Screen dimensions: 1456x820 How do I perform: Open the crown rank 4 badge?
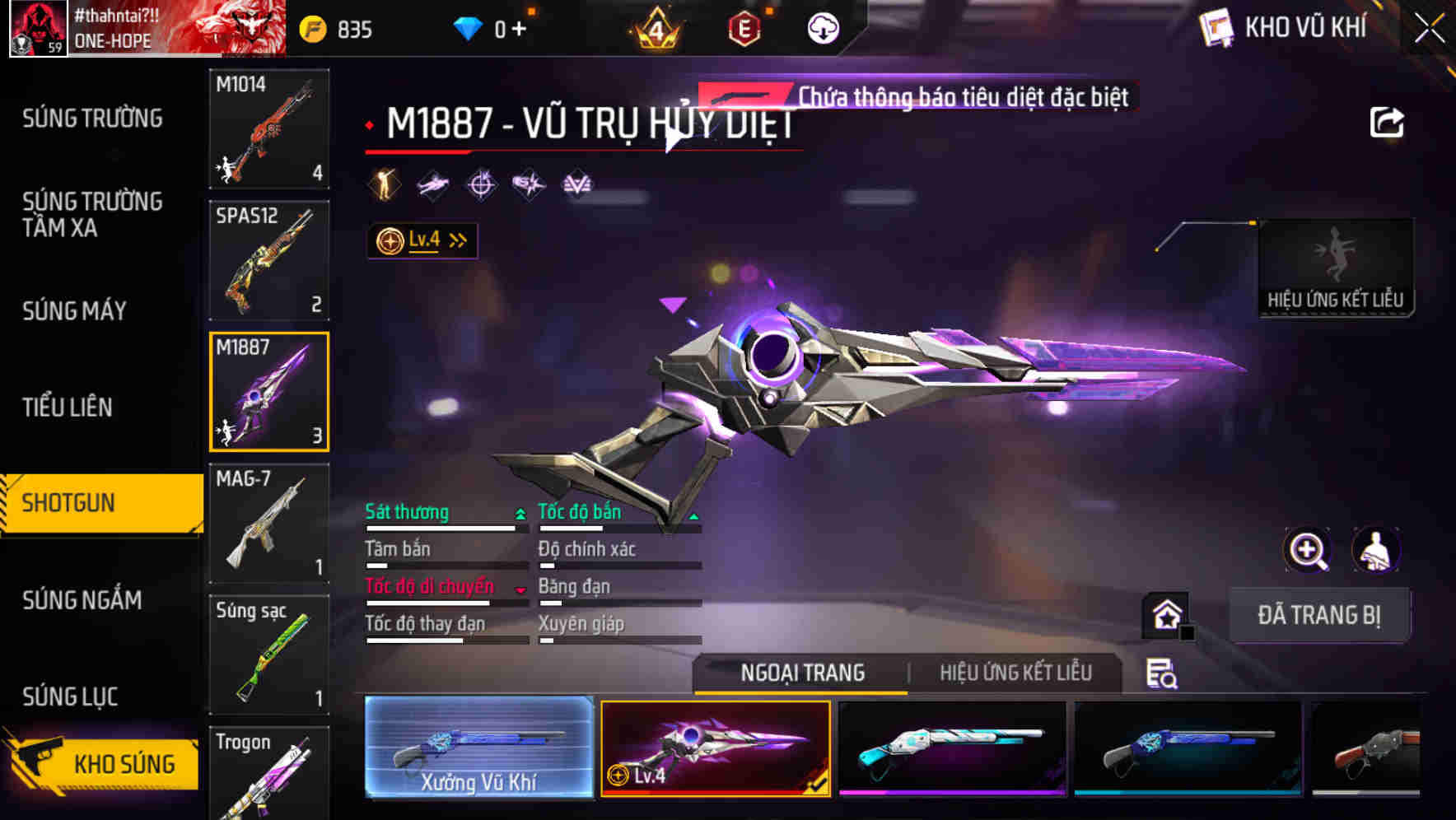click(x=656, y=30)
